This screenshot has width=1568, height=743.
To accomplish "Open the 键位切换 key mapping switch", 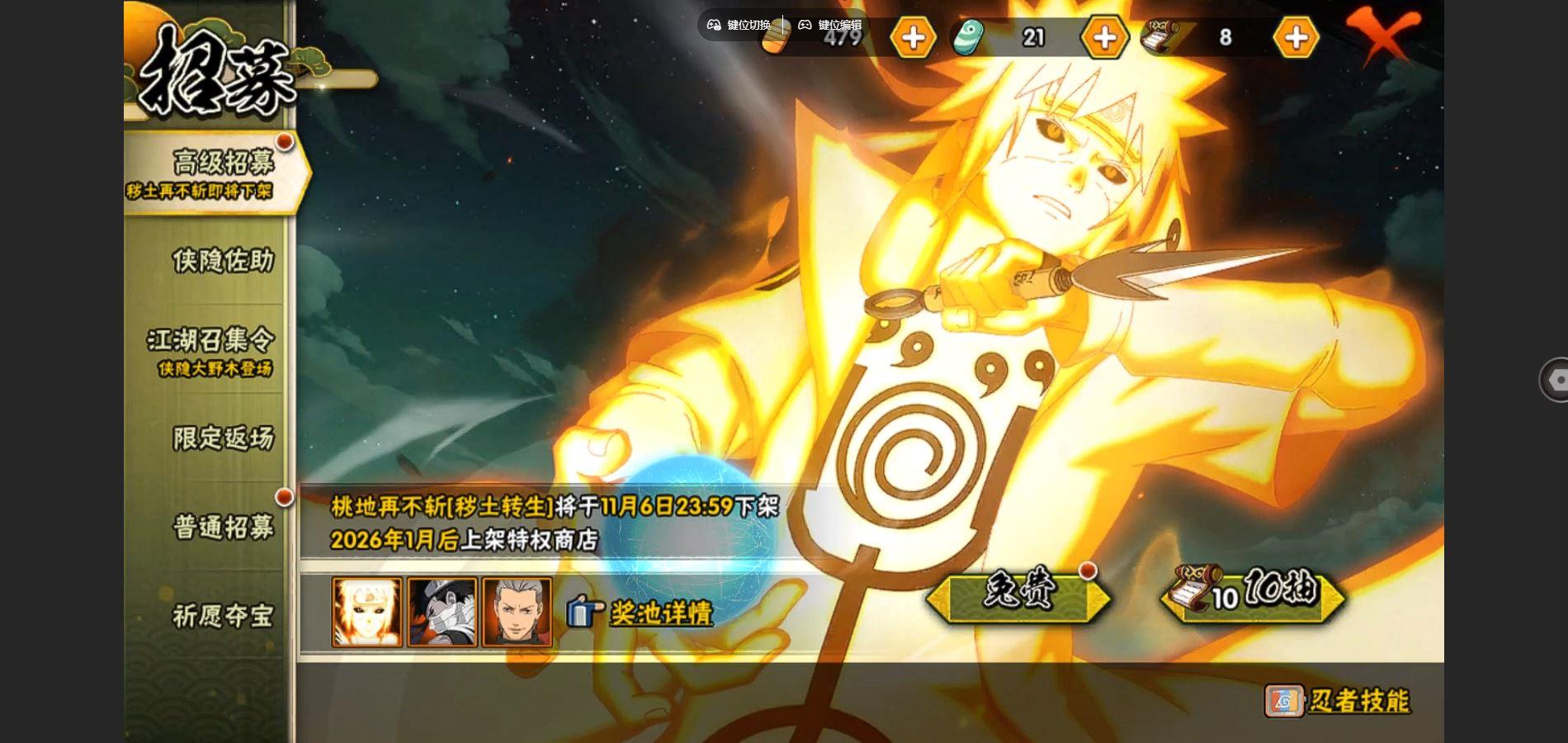I will pyautogui.click(x=739, y=25).
